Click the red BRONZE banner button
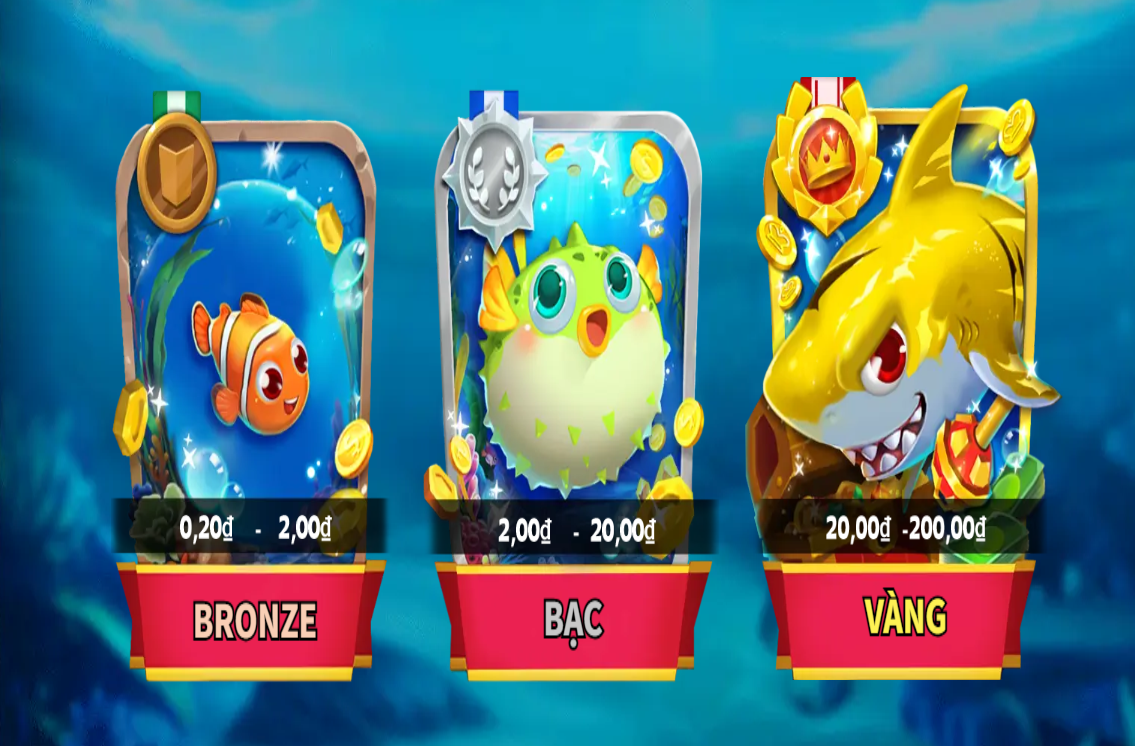The width and height of the screenshot is (1135, 746). 253,621
